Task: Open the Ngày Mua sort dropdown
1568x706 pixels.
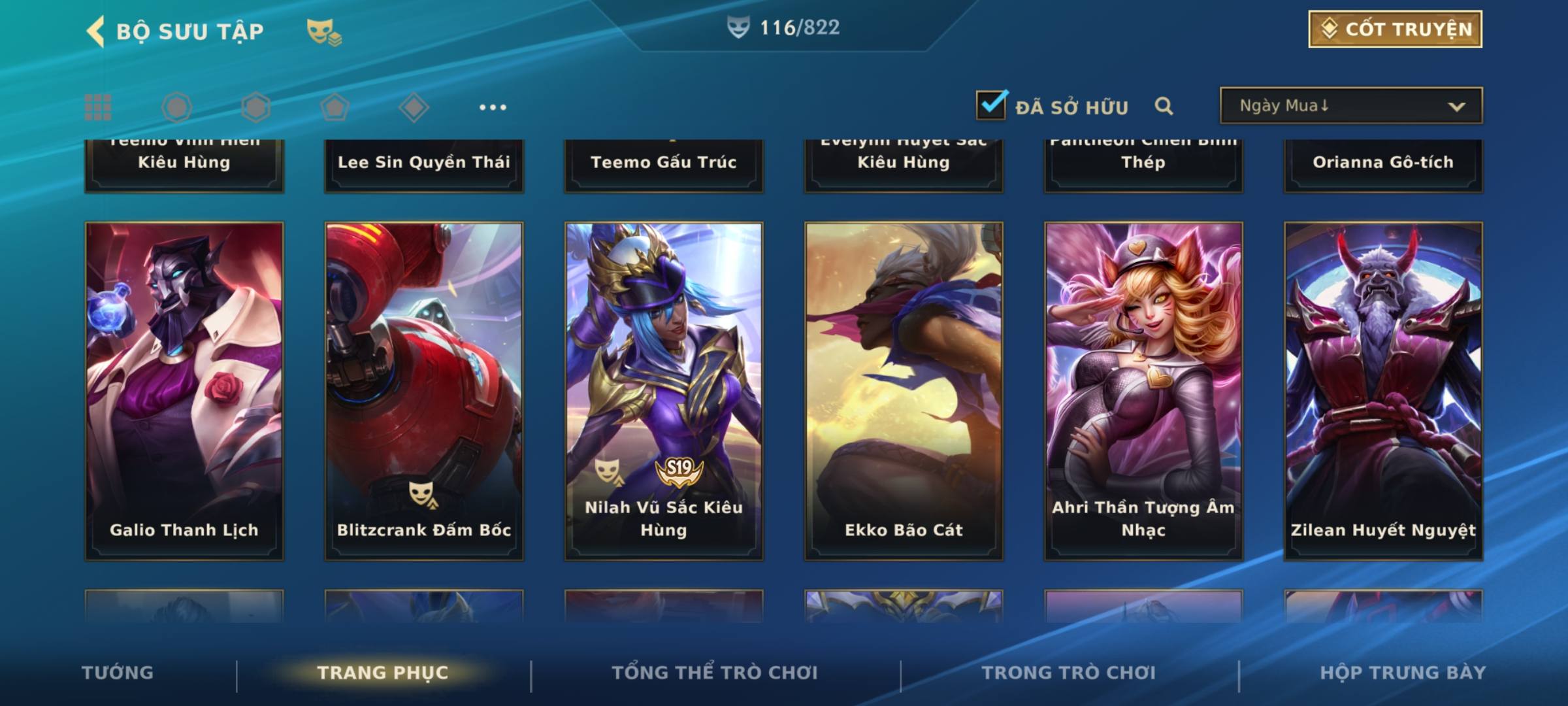Action: [1350, 106]
